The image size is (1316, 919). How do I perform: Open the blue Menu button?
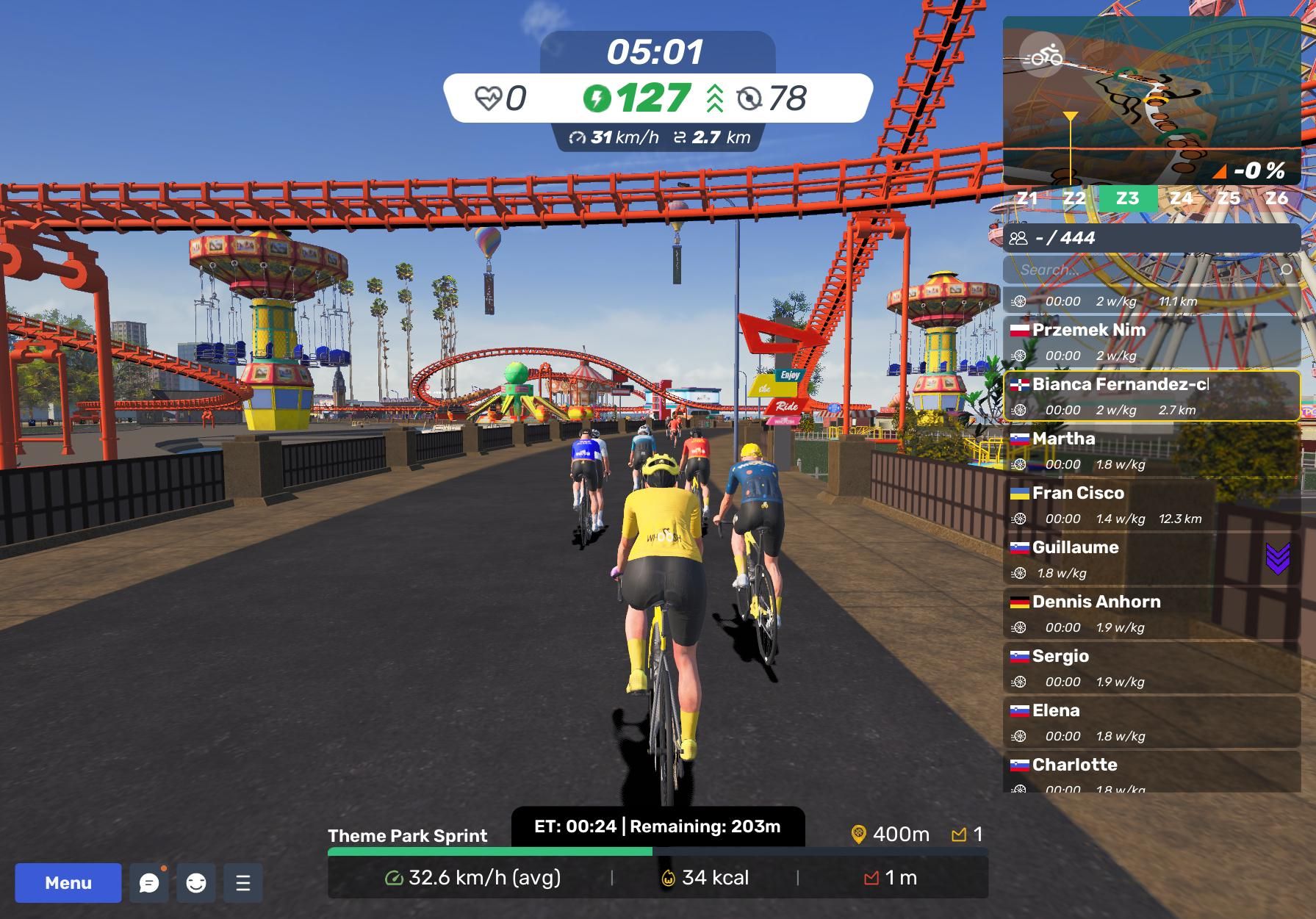tap(68, 882)
